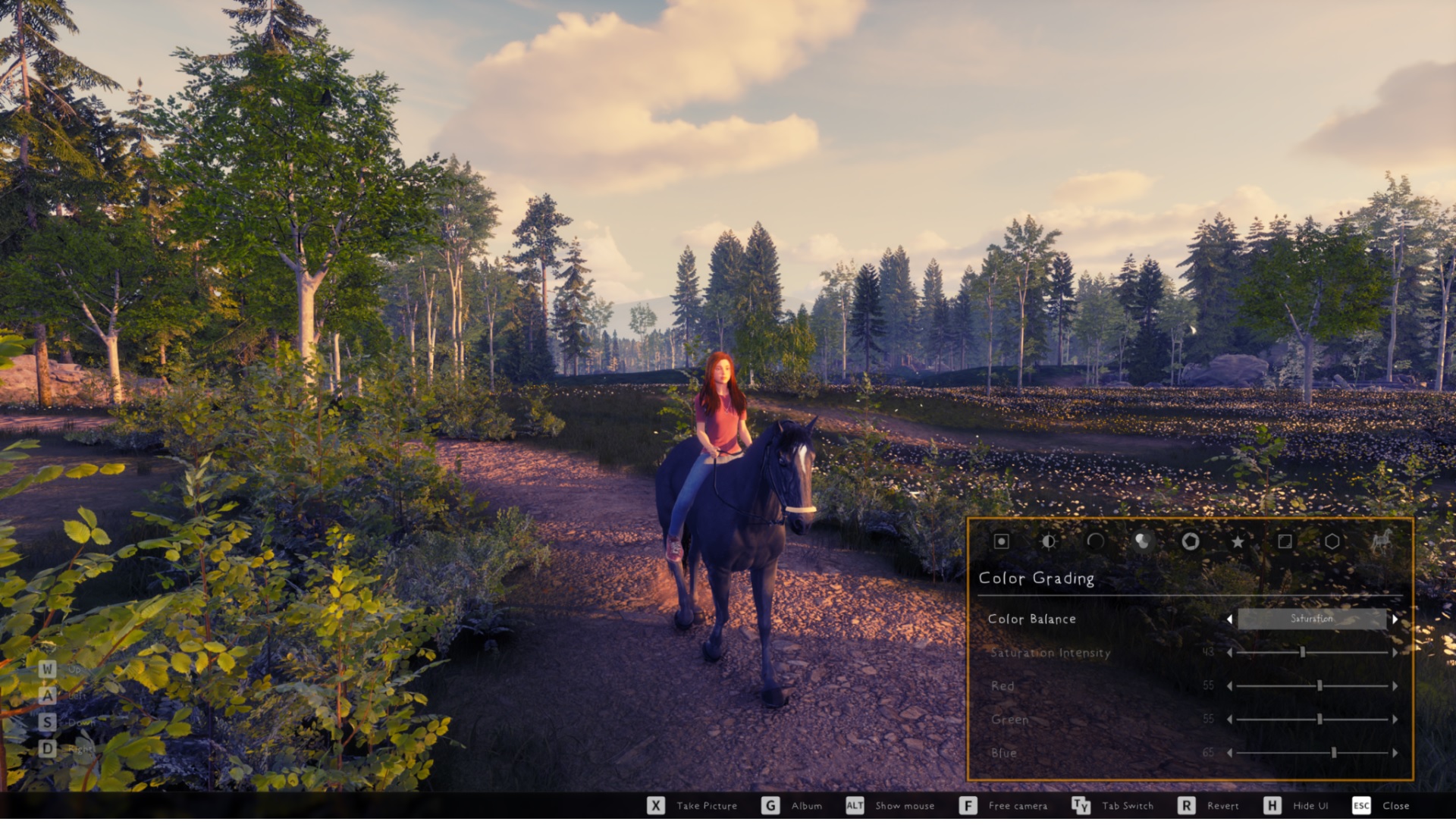Switch to the frame corners tab
1456x834 pixels.
pos(1285,541)
